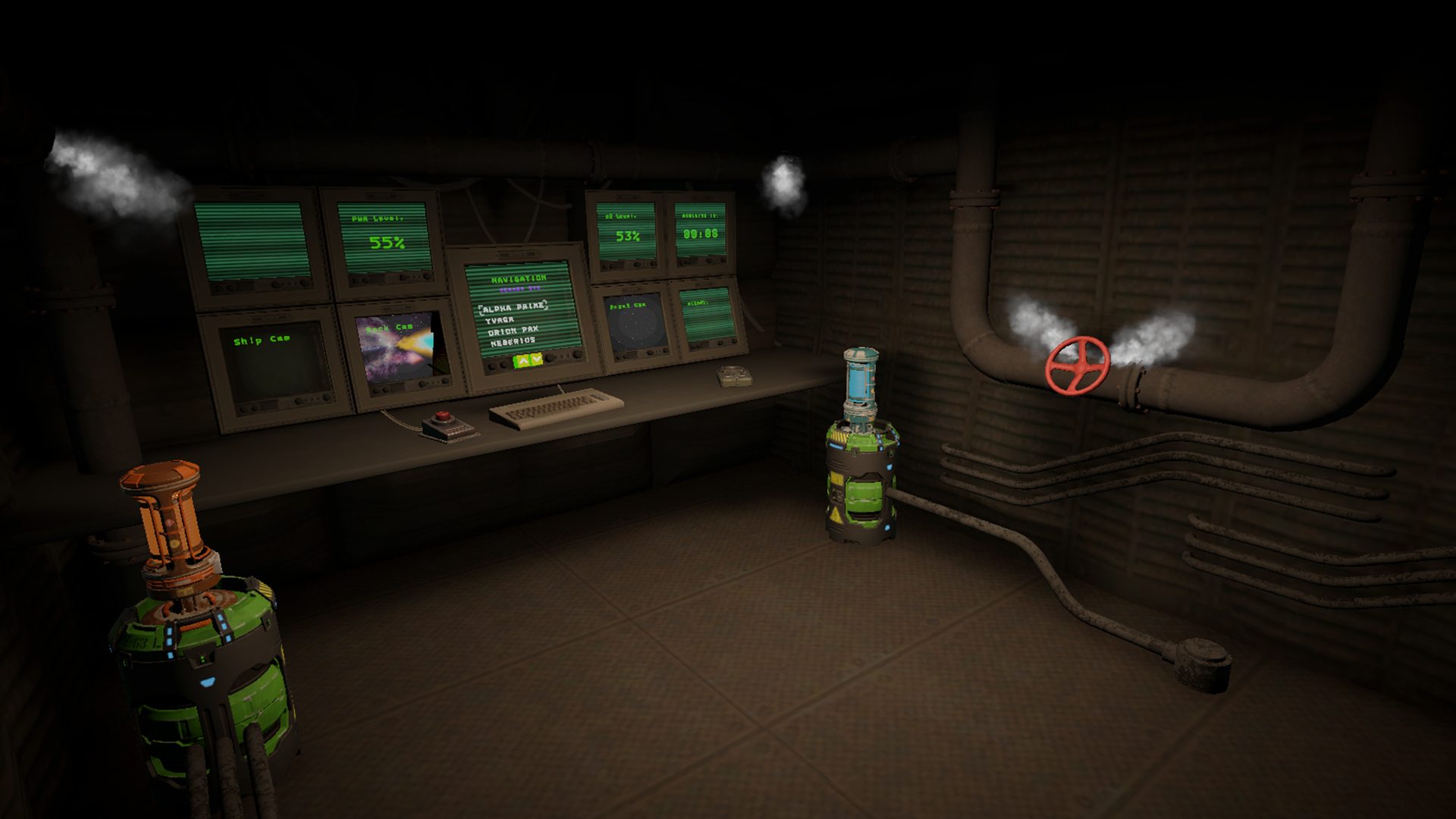Select Alpha Prime in the navigation list
Viewport: 1456px width, 819px height.
[x=513, y=308]
